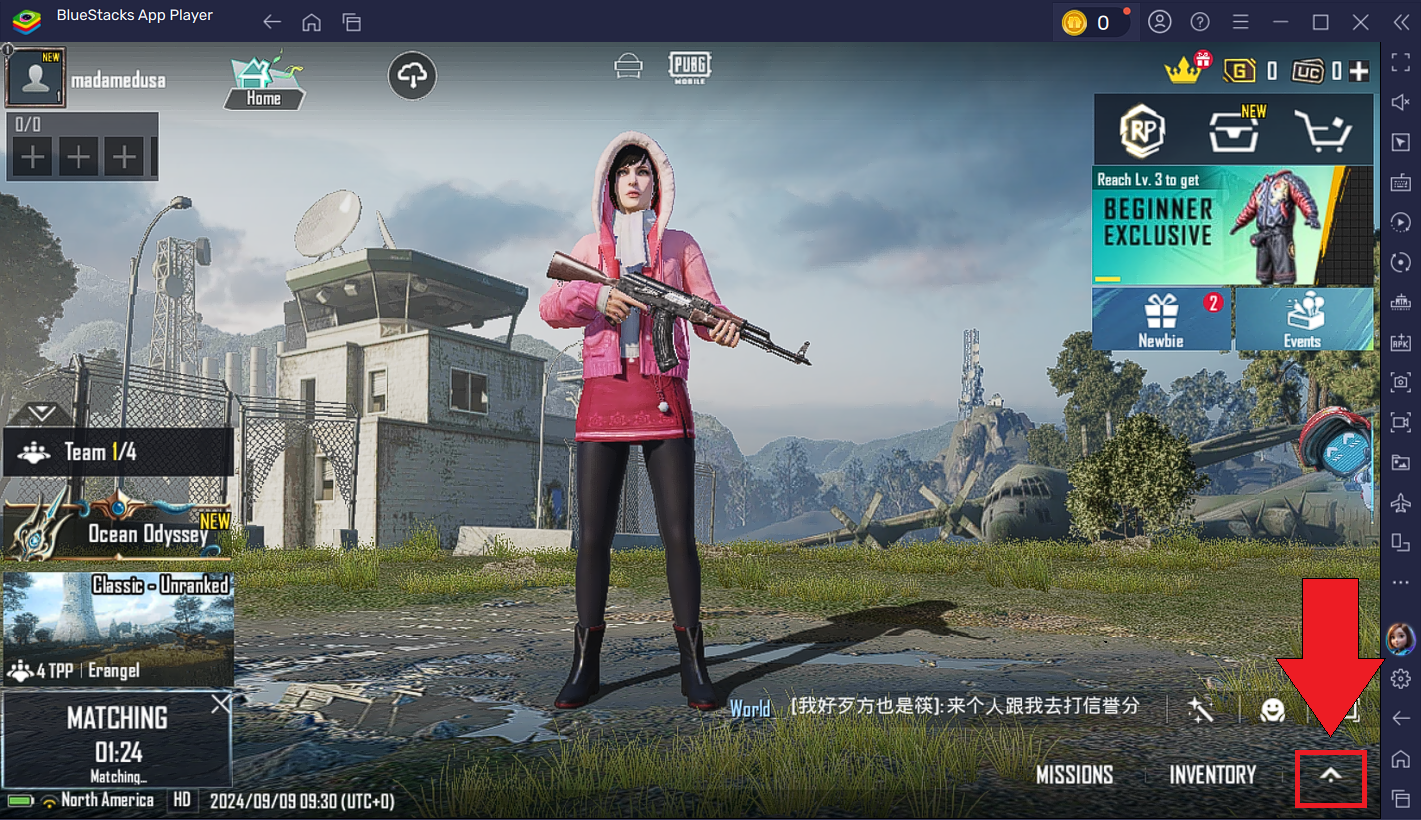Open the Events inbox
The width and height of the screenshot is (1421, 820).
point(1303,320)
